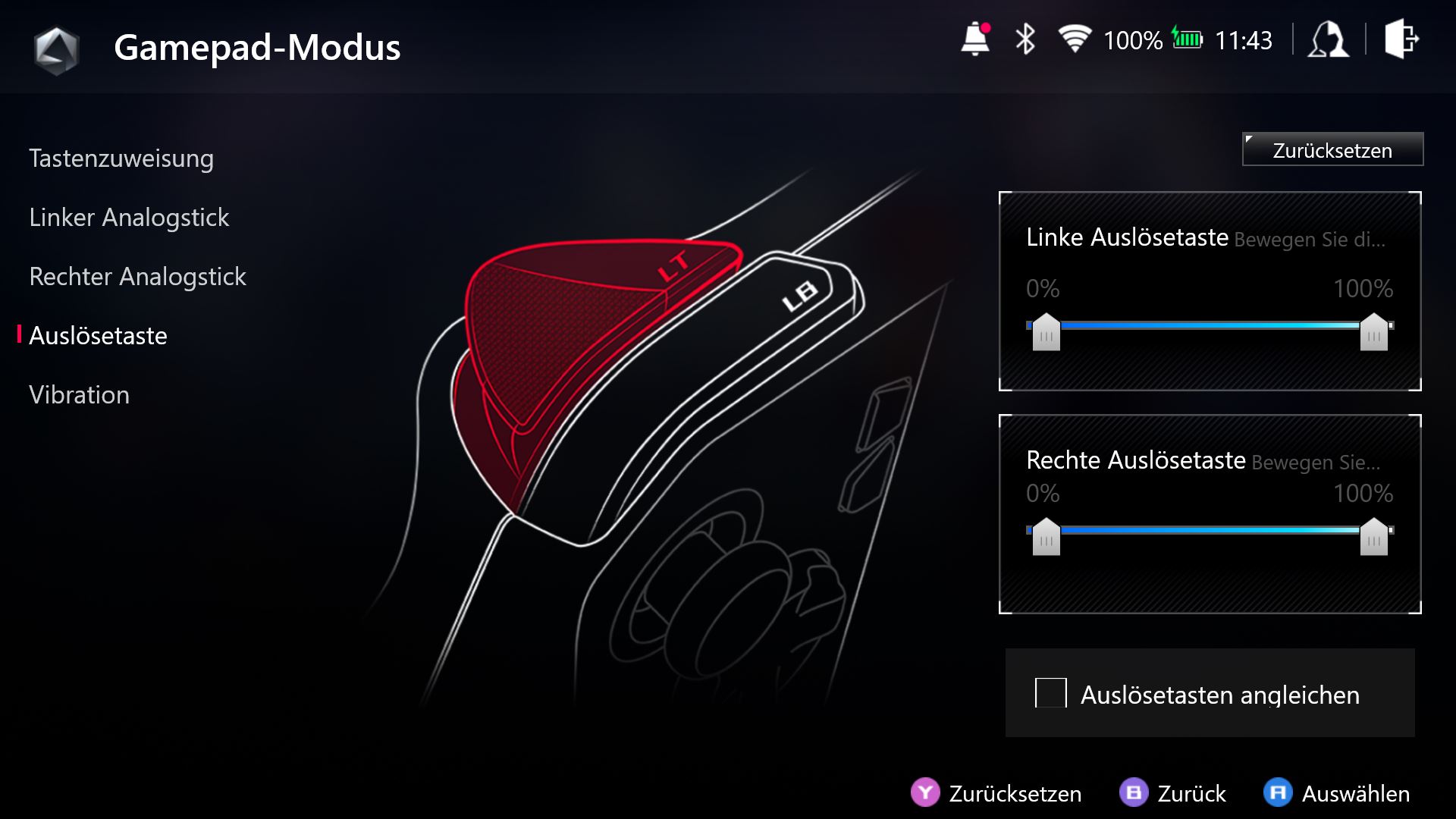Open the Tastenzuweisung menu entry

click(121, 158)
